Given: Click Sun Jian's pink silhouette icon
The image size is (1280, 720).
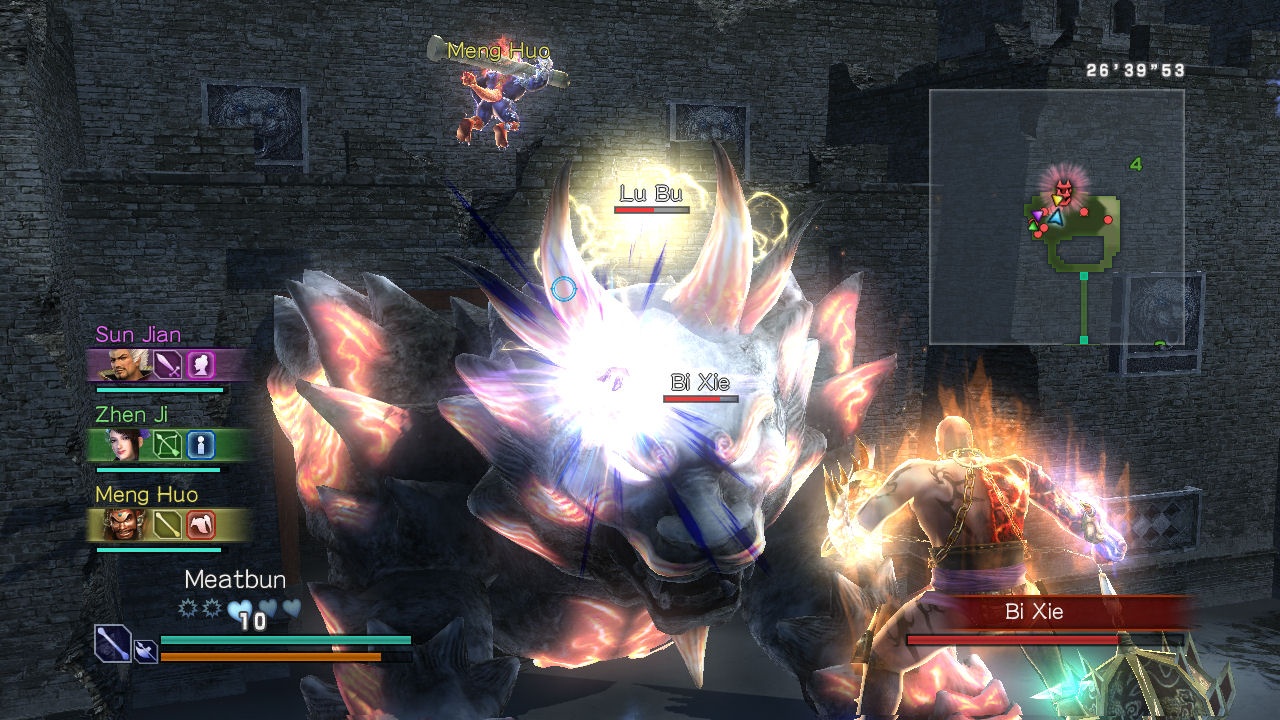Looking at the screenshot, I should (x=202, y=365).
